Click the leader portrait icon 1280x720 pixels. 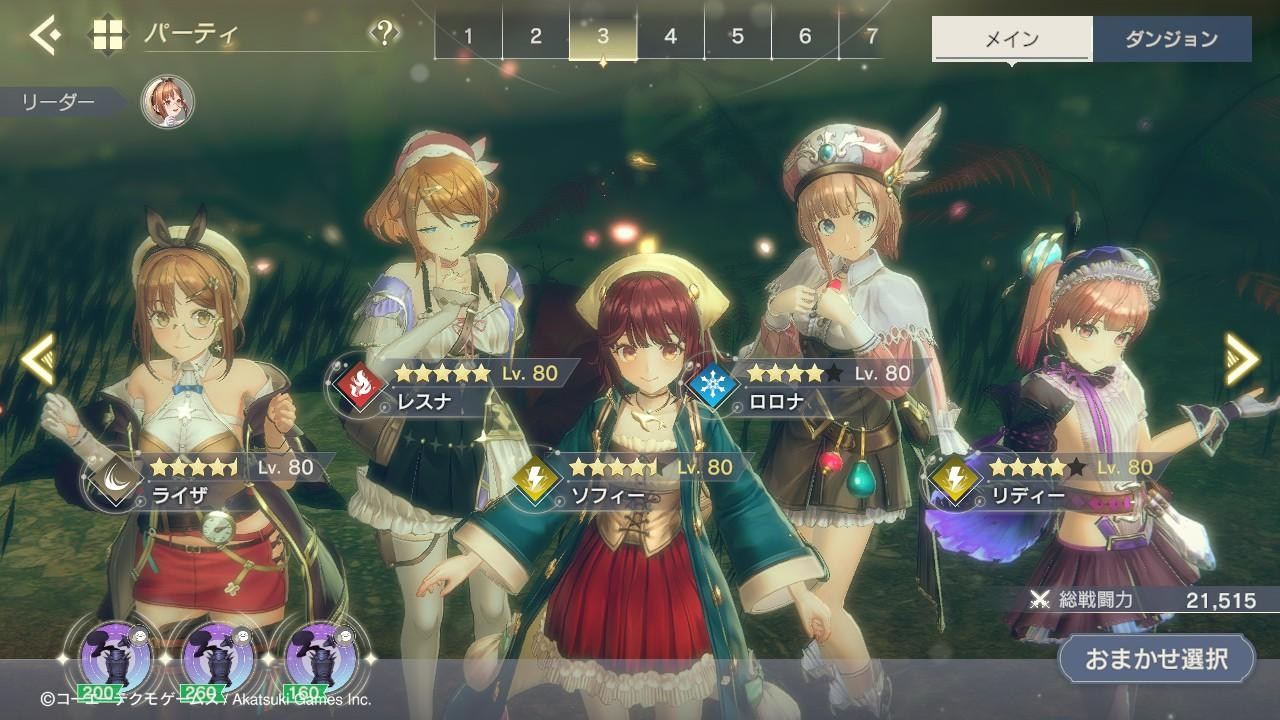(167, 102)
